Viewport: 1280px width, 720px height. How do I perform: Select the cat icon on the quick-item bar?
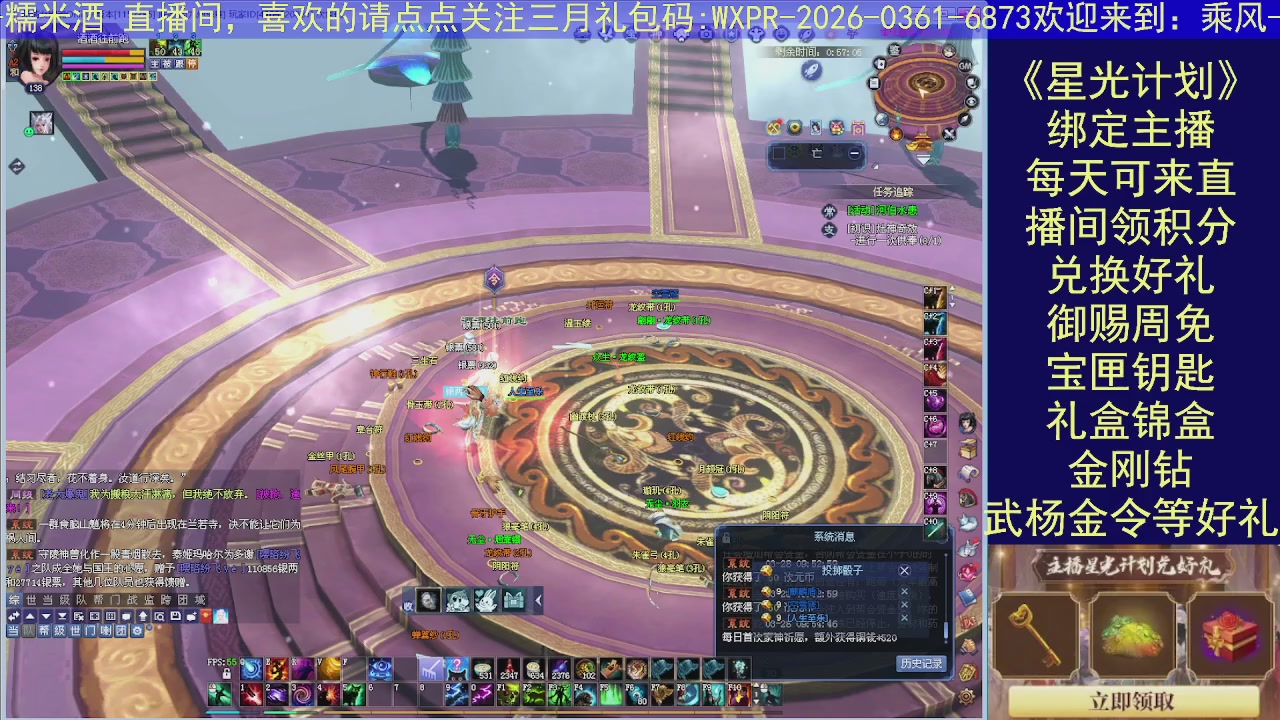(457, 601)
